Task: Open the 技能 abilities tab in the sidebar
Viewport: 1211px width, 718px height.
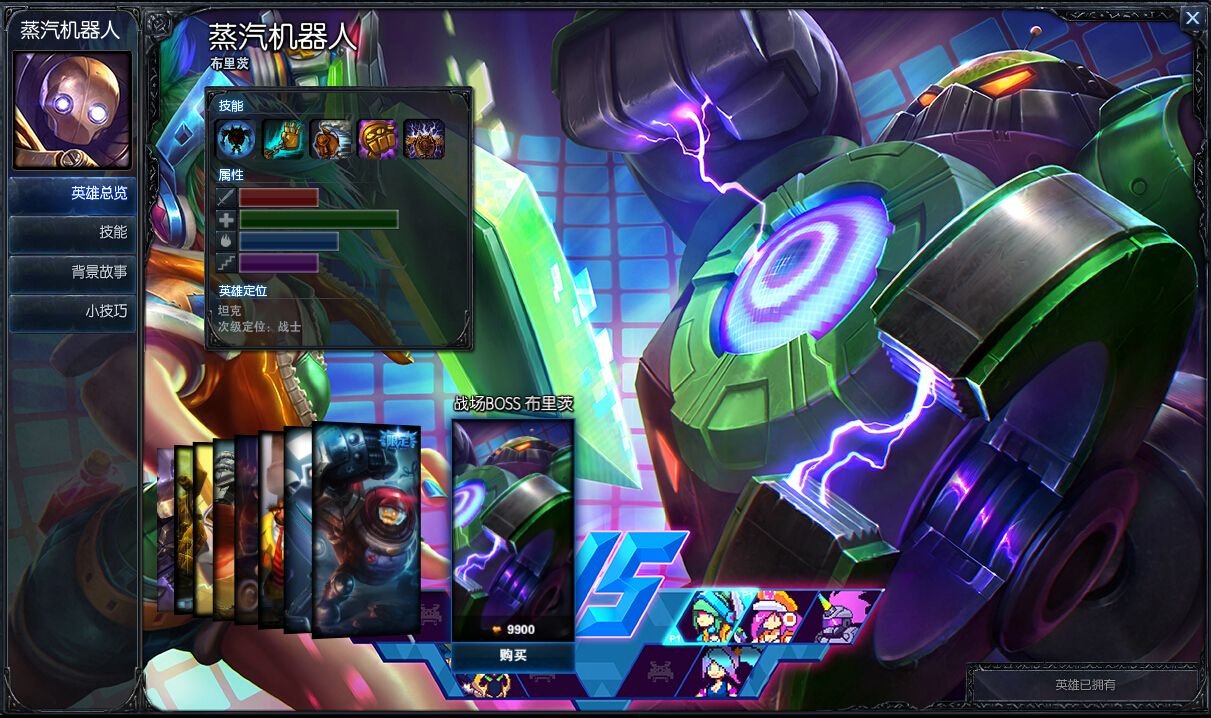Action: pos(73,232)
